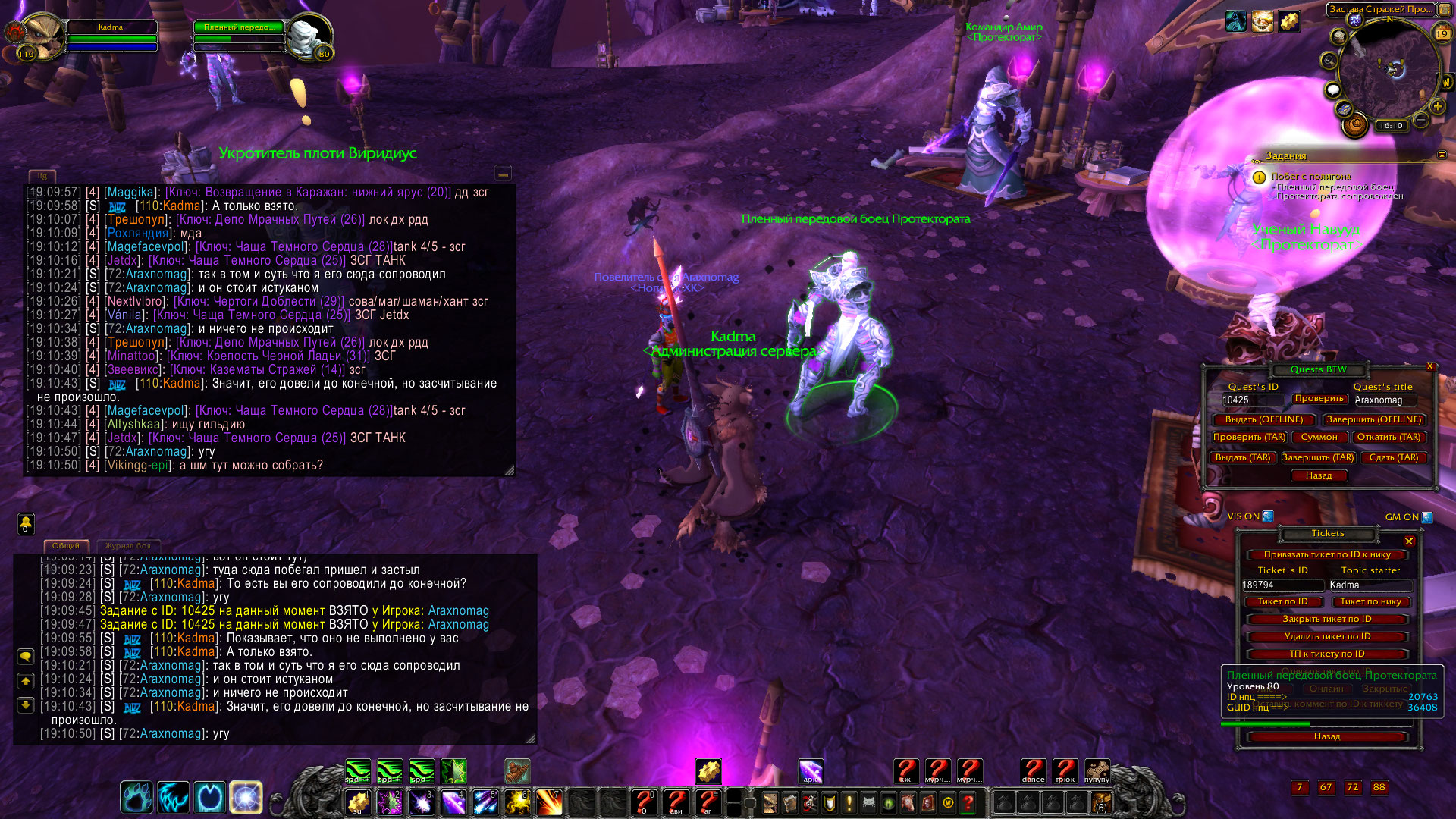Switch to the Журнал боя chat tab
Screen dimensions: 1456x819
(127, 546)
